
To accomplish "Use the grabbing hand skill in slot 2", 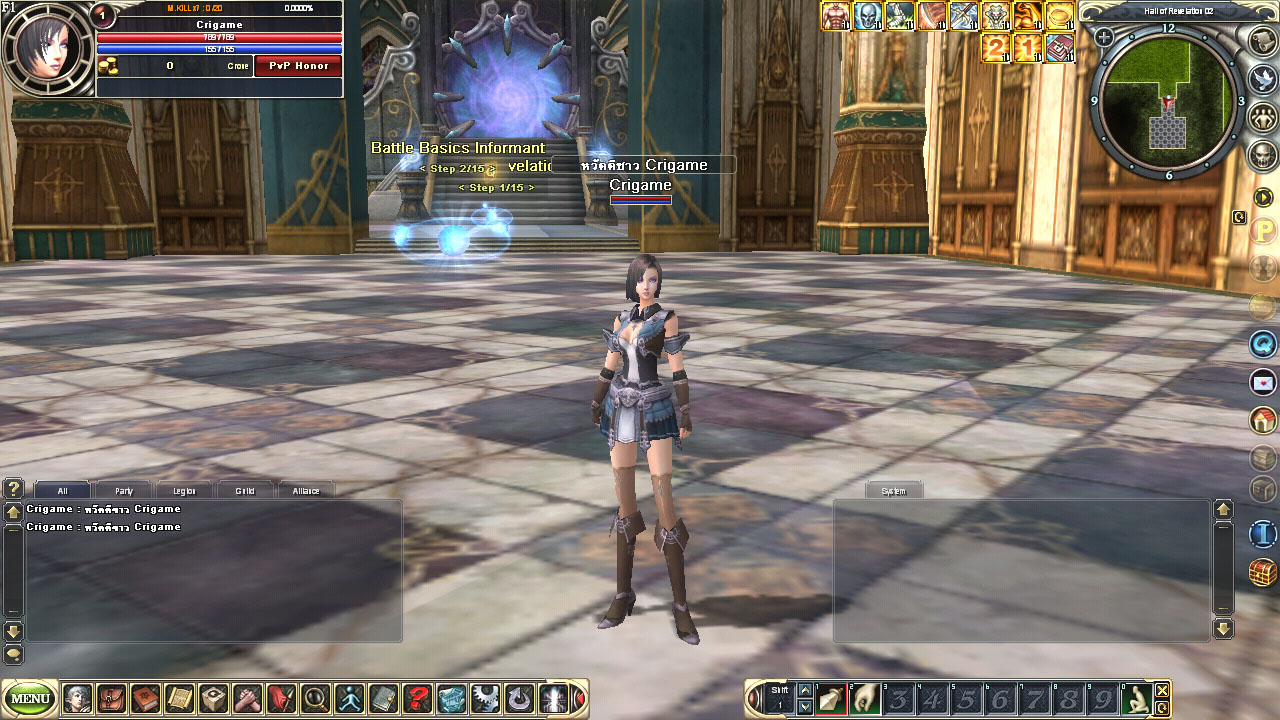I will [864, 698].
